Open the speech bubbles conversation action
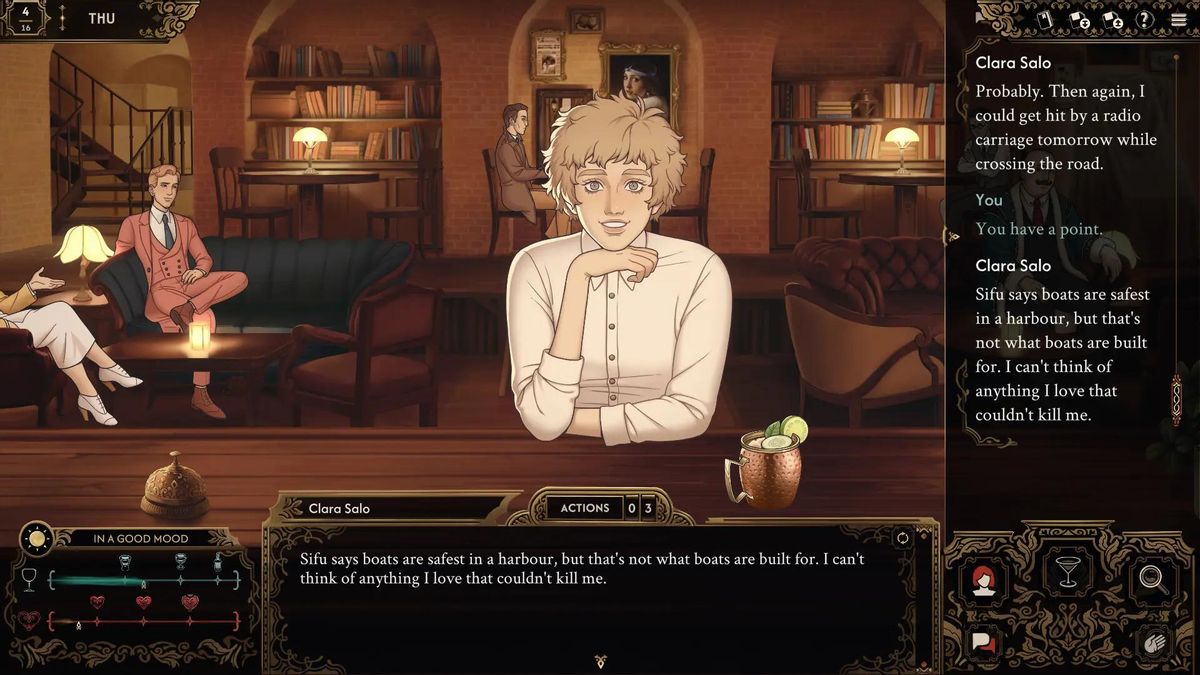This screenshot has height=675, width=1200. coord(983,641)
